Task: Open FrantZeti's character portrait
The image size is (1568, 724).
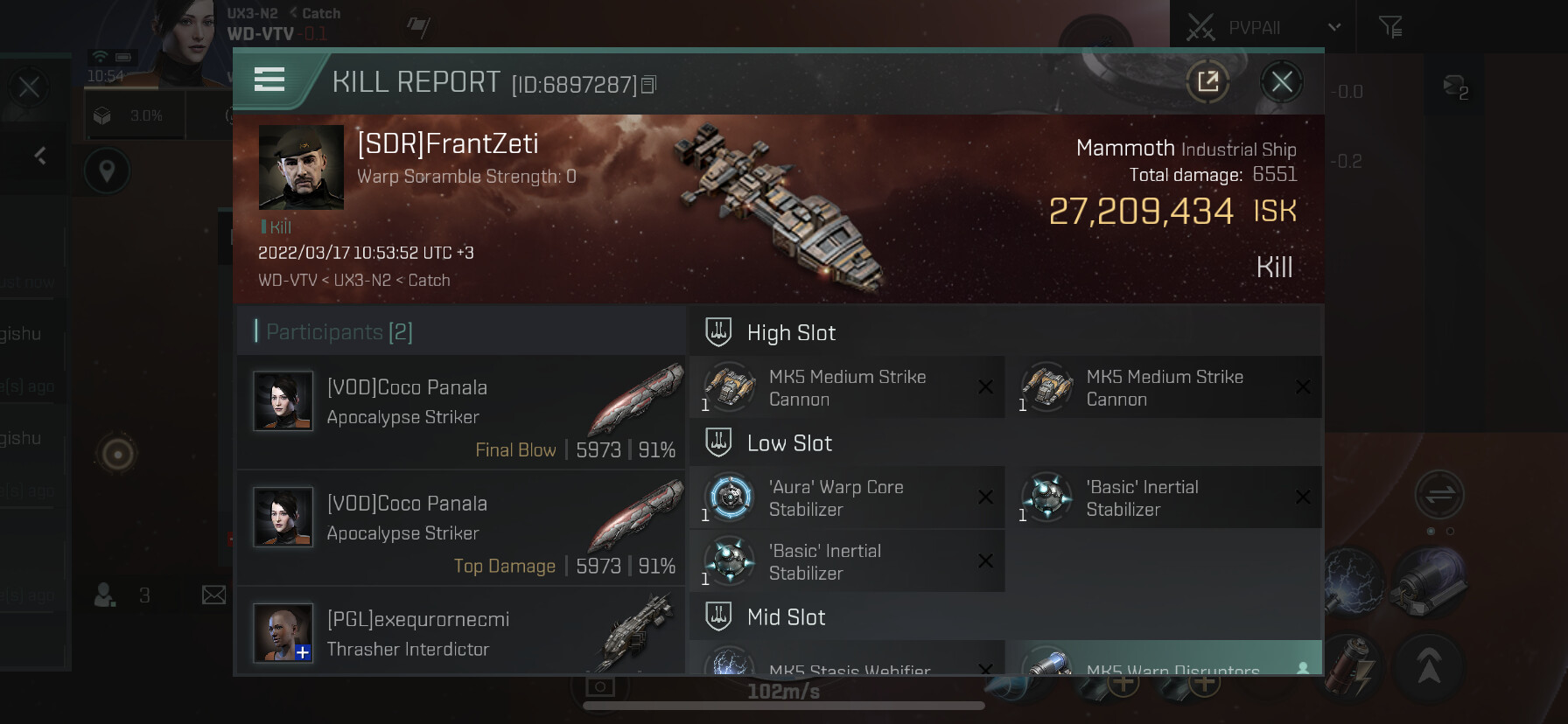Action: pyautogui.click(x=301, y=167)
